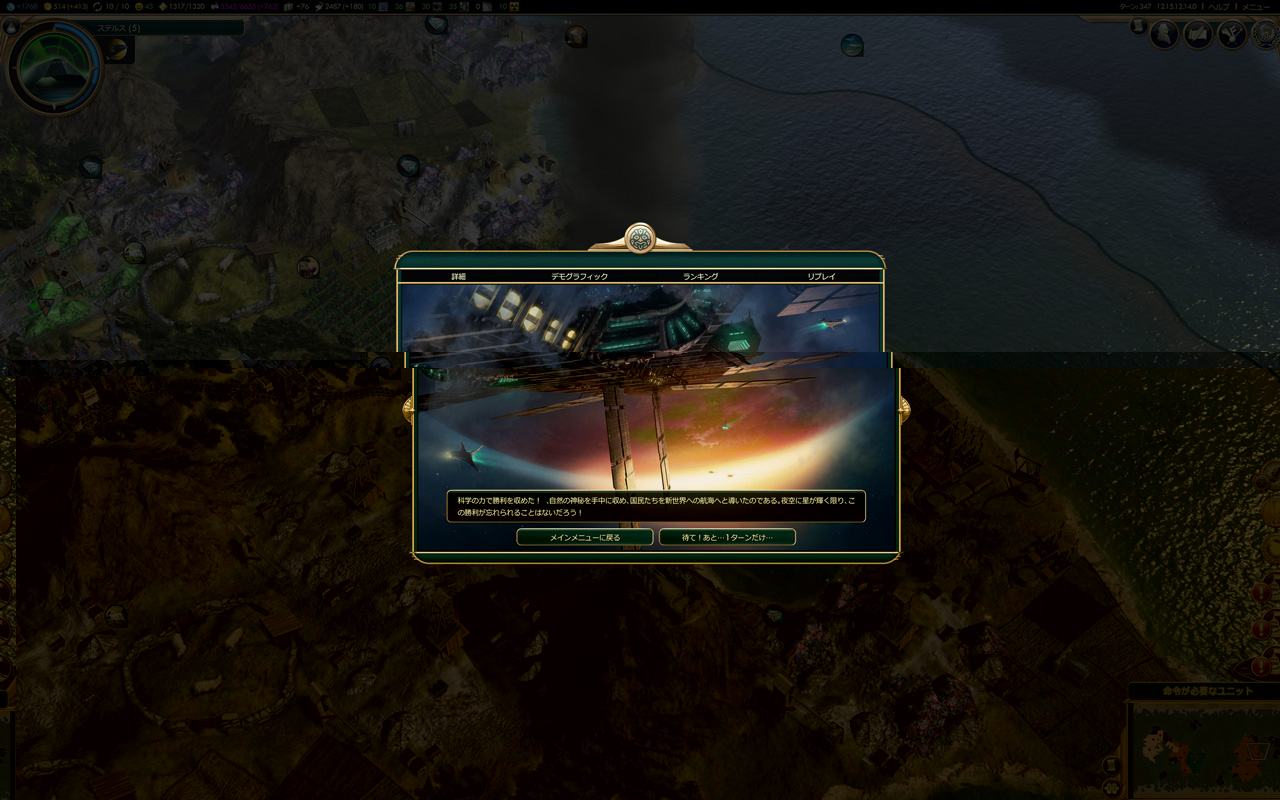This screenshot has width=1280, height=800.
Task: Open the laurel wreath victory icon
Action: click(1264, 35)
